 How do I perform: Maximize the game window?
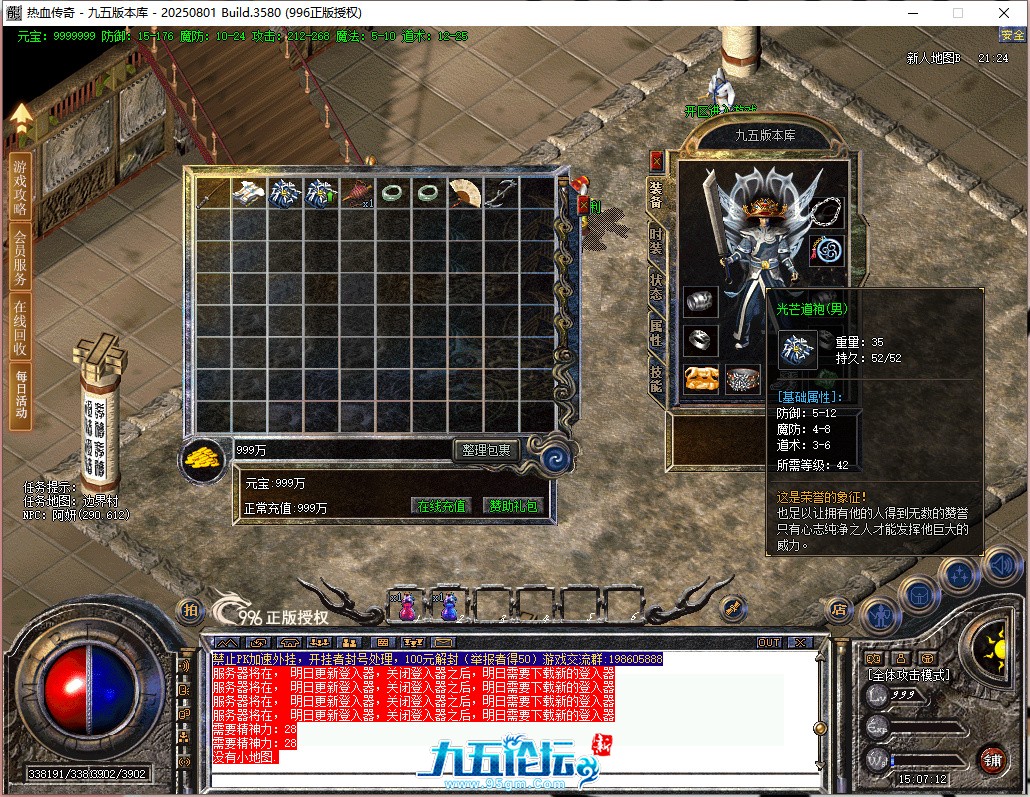point(957,13)
